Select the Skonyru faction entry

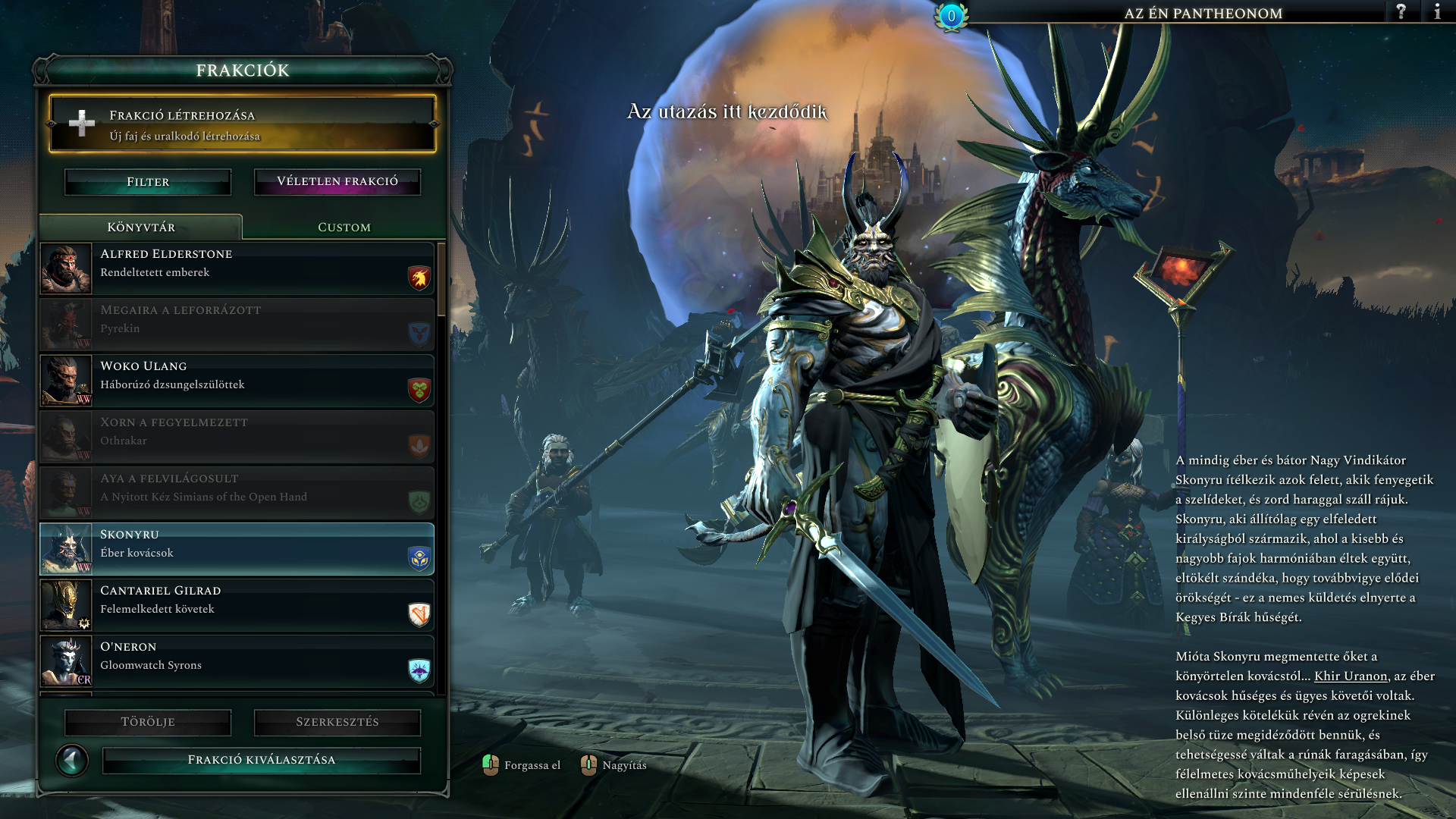[x=237, y=549]
